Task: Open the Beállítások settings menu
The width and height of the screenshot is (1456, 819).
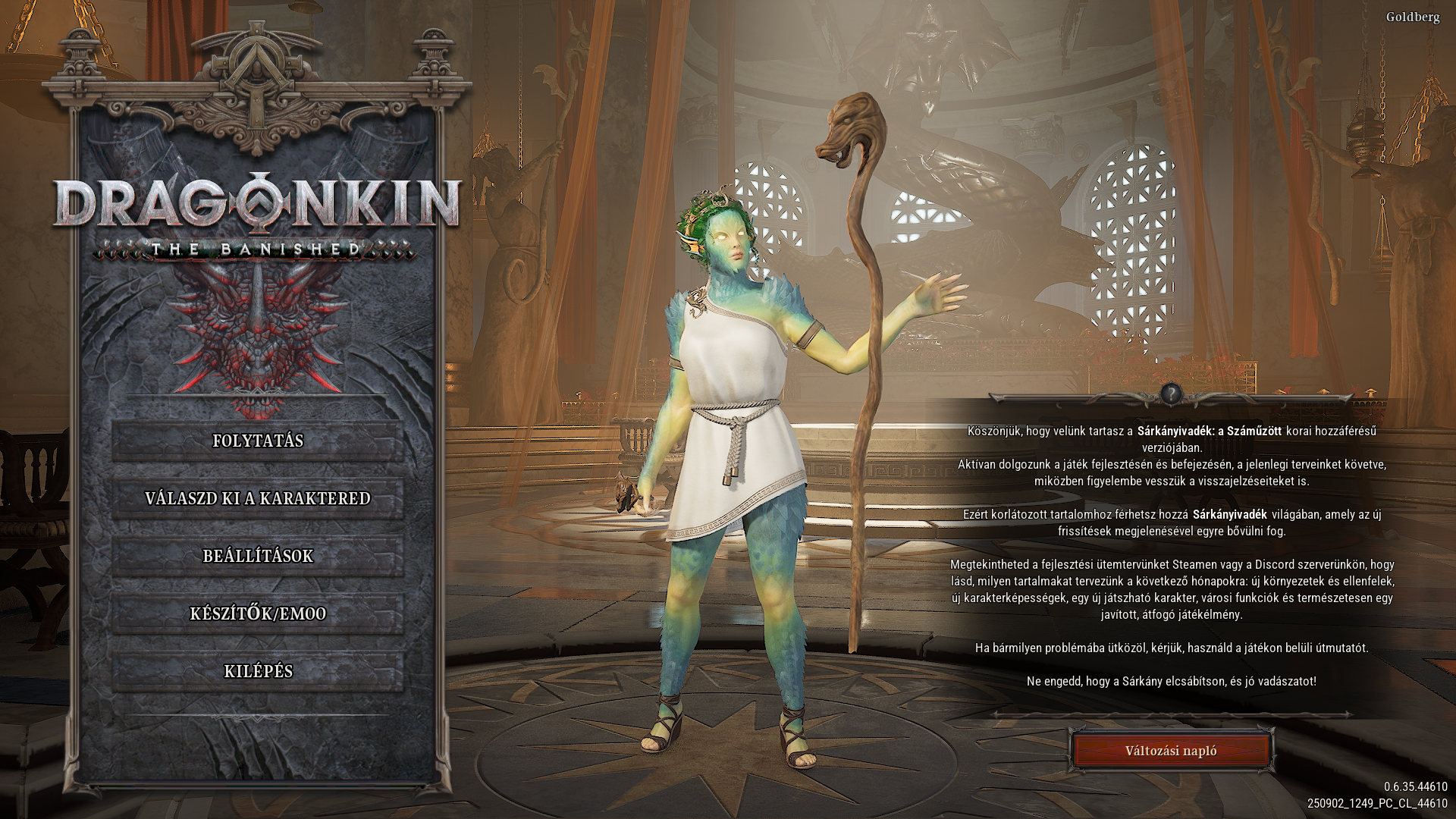Action: tap(258, 557)
